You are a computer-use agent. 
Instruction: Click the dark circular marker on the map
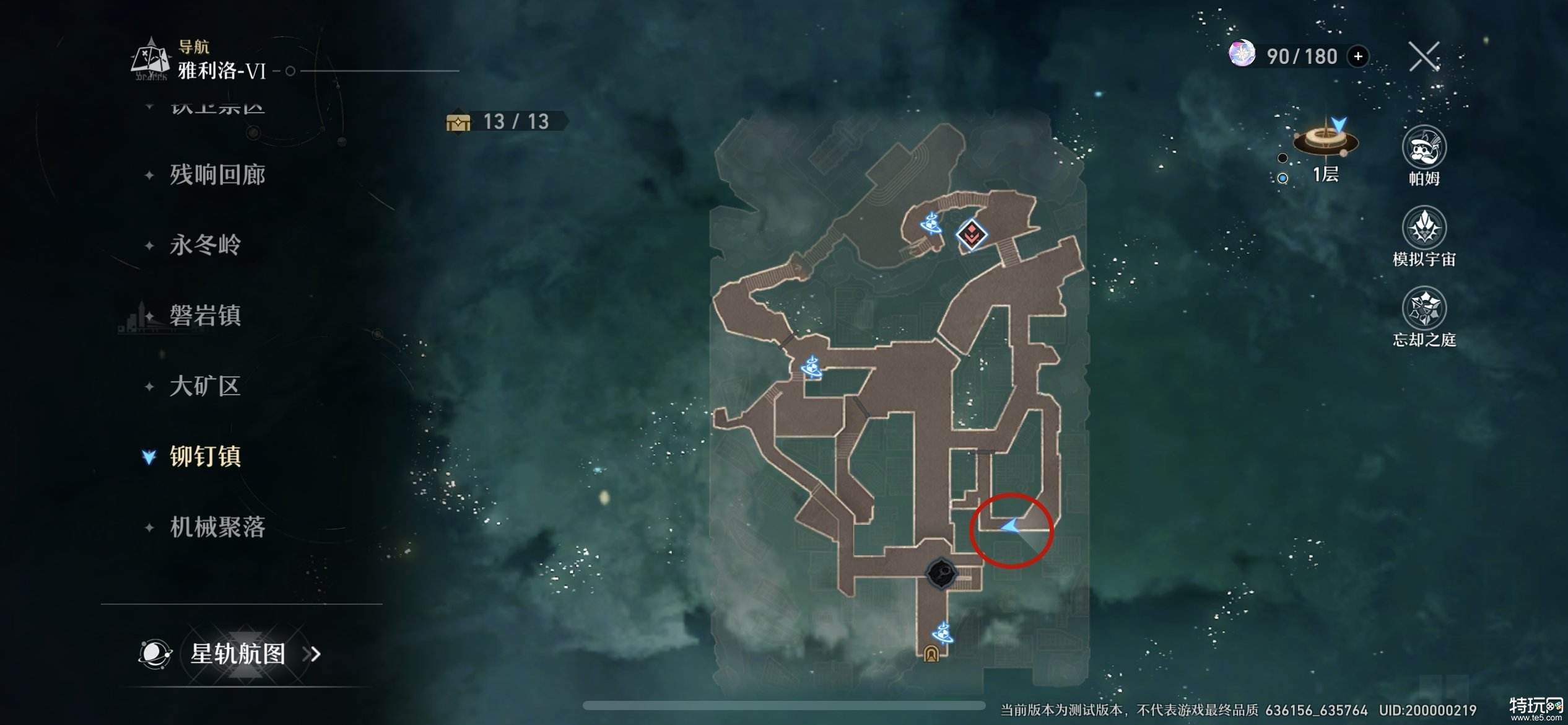(x=941, y=573)
